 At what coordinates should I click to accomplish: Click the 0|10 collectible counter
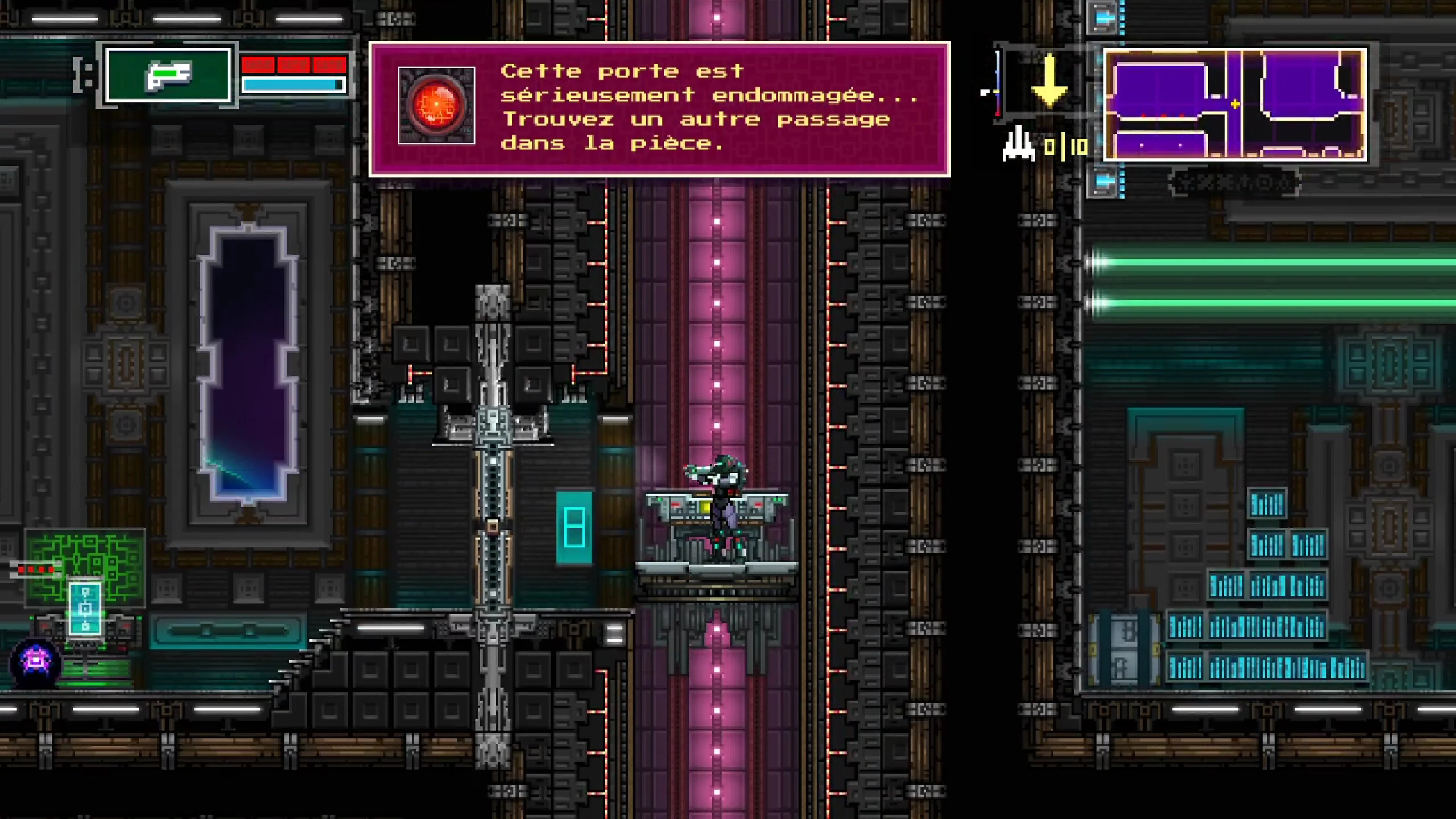click(1066, 146)
